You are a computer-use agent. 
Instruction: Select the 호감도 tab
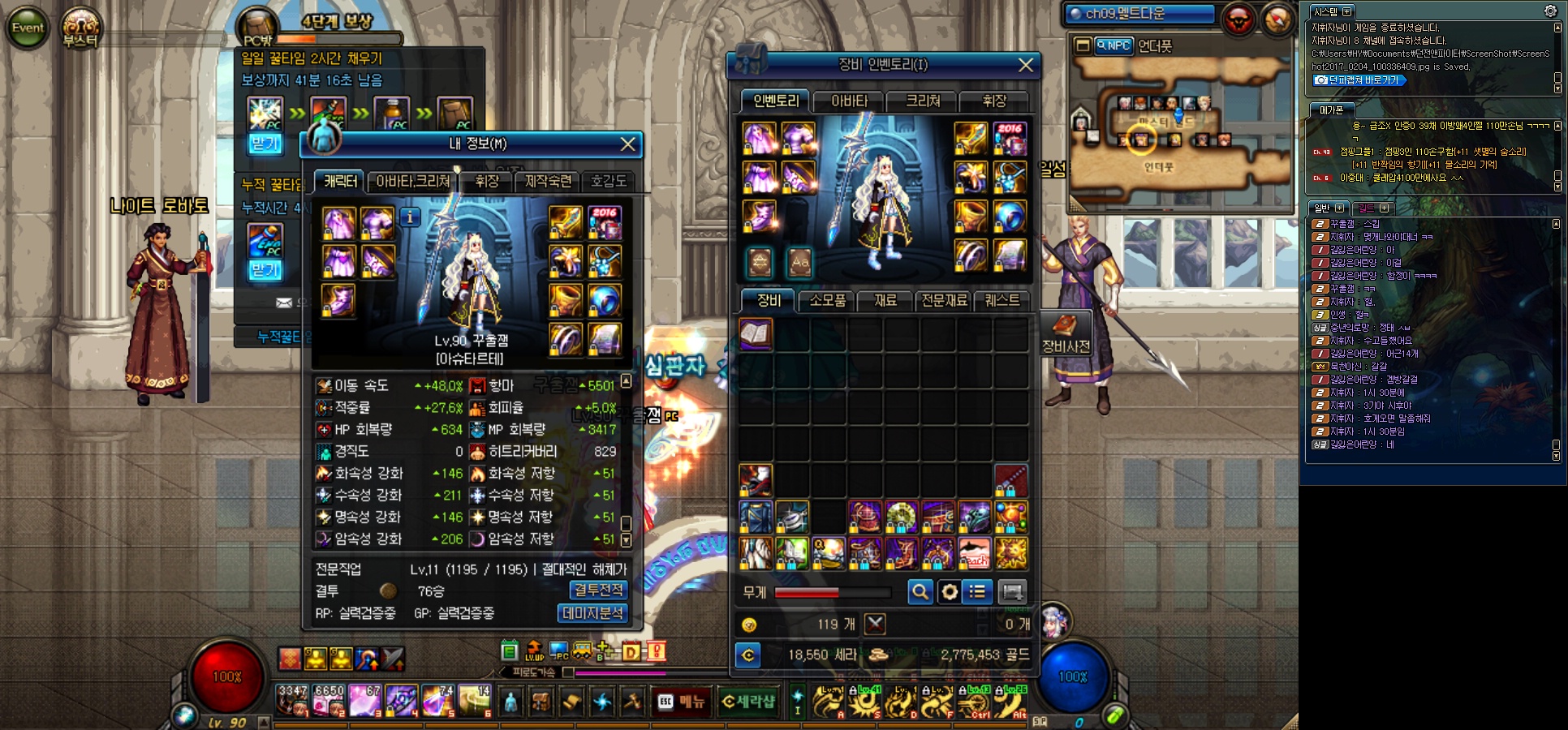point(609,182)
